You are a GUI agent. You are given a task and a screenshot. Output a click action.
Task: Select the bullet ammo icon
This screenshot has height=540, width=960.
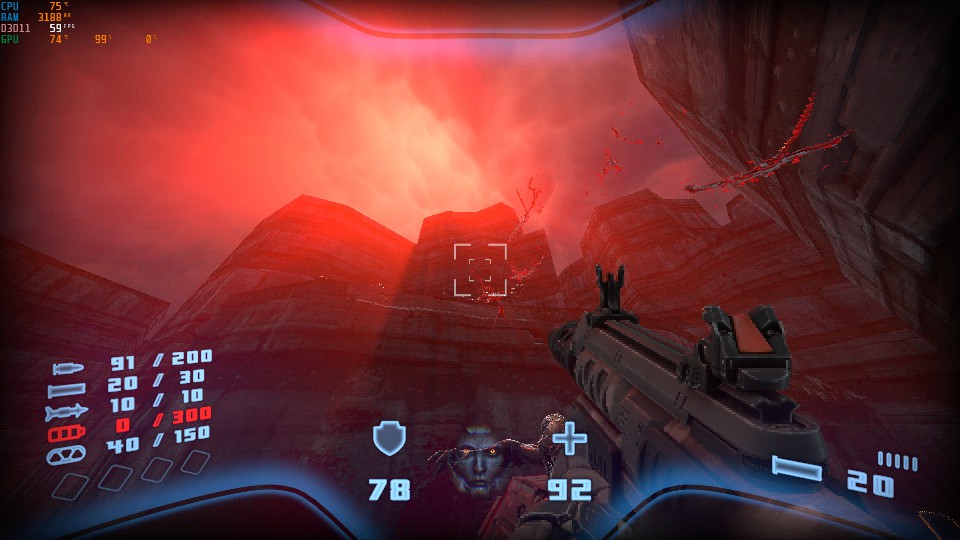(68, 368)
